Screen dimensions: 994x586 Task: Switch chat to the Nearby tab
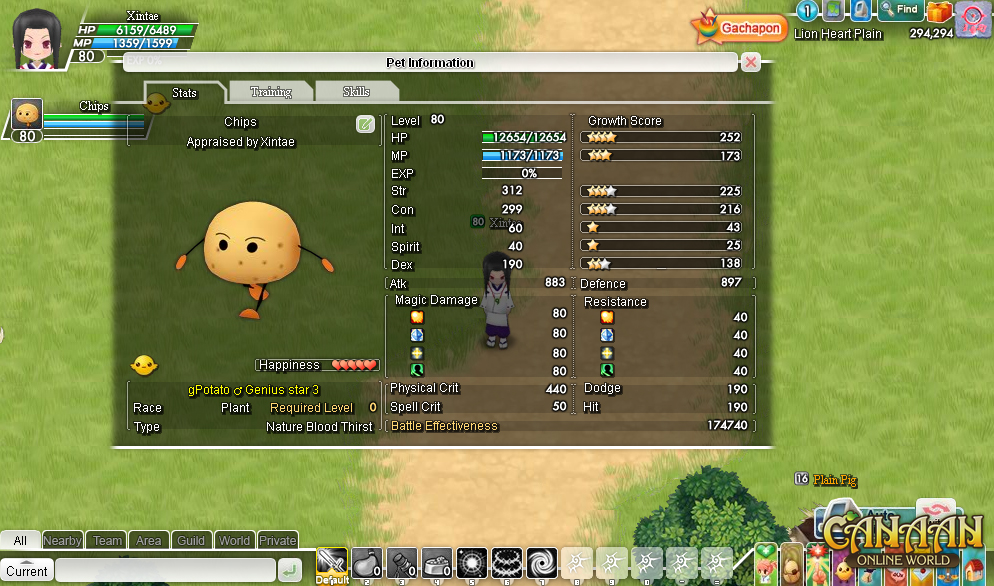(x=63, y=541)
